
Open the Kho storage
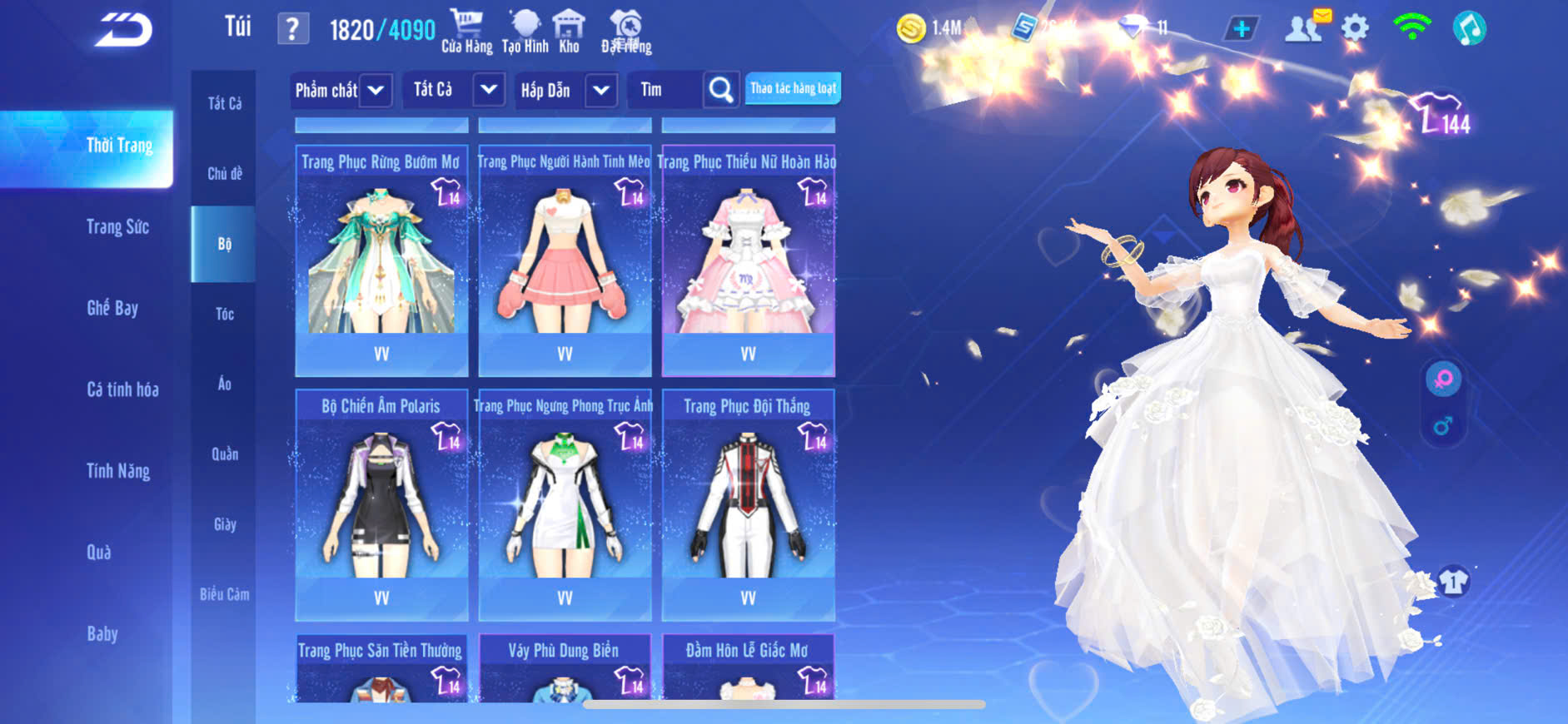(569, 32)
